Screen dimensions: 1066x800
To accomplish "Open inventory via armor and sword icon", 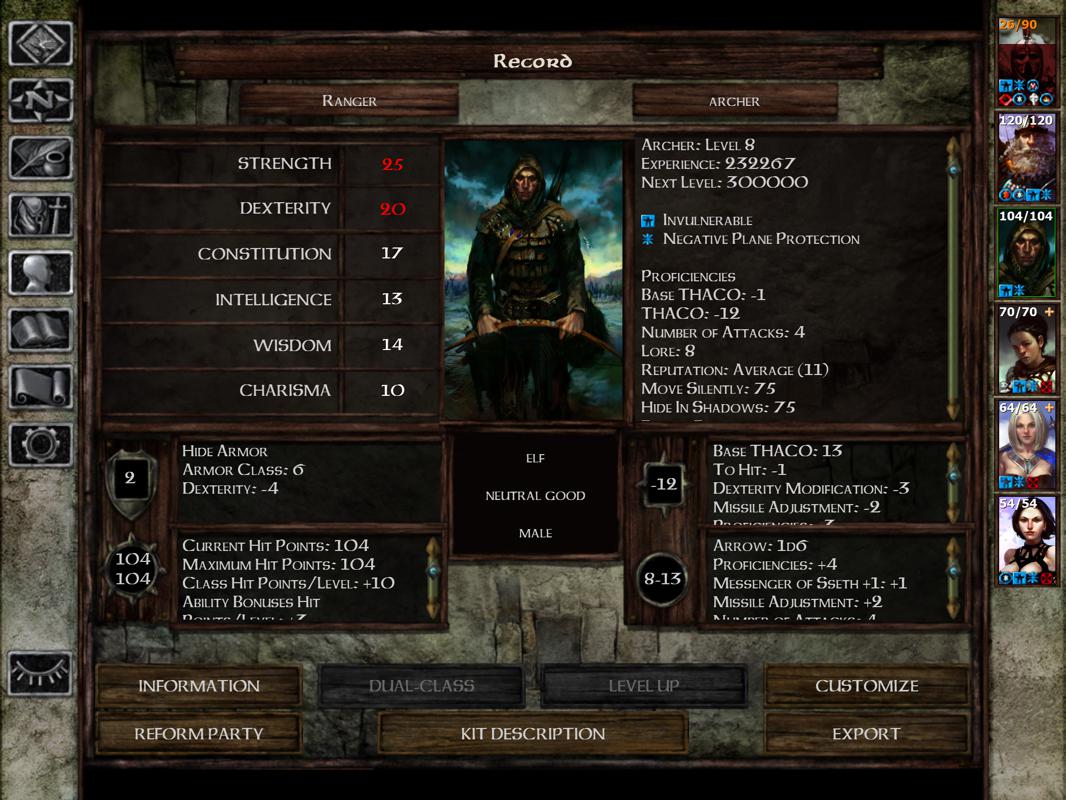I will pos(41,215).
